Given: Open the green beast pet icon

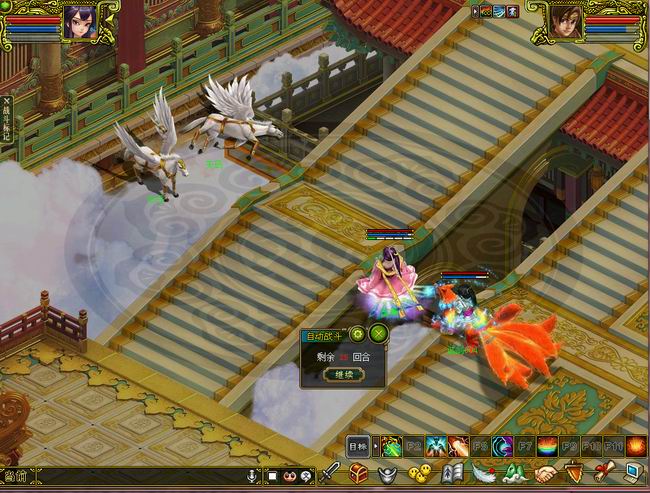Looking at the screenshot, I should tap(514, 474).
